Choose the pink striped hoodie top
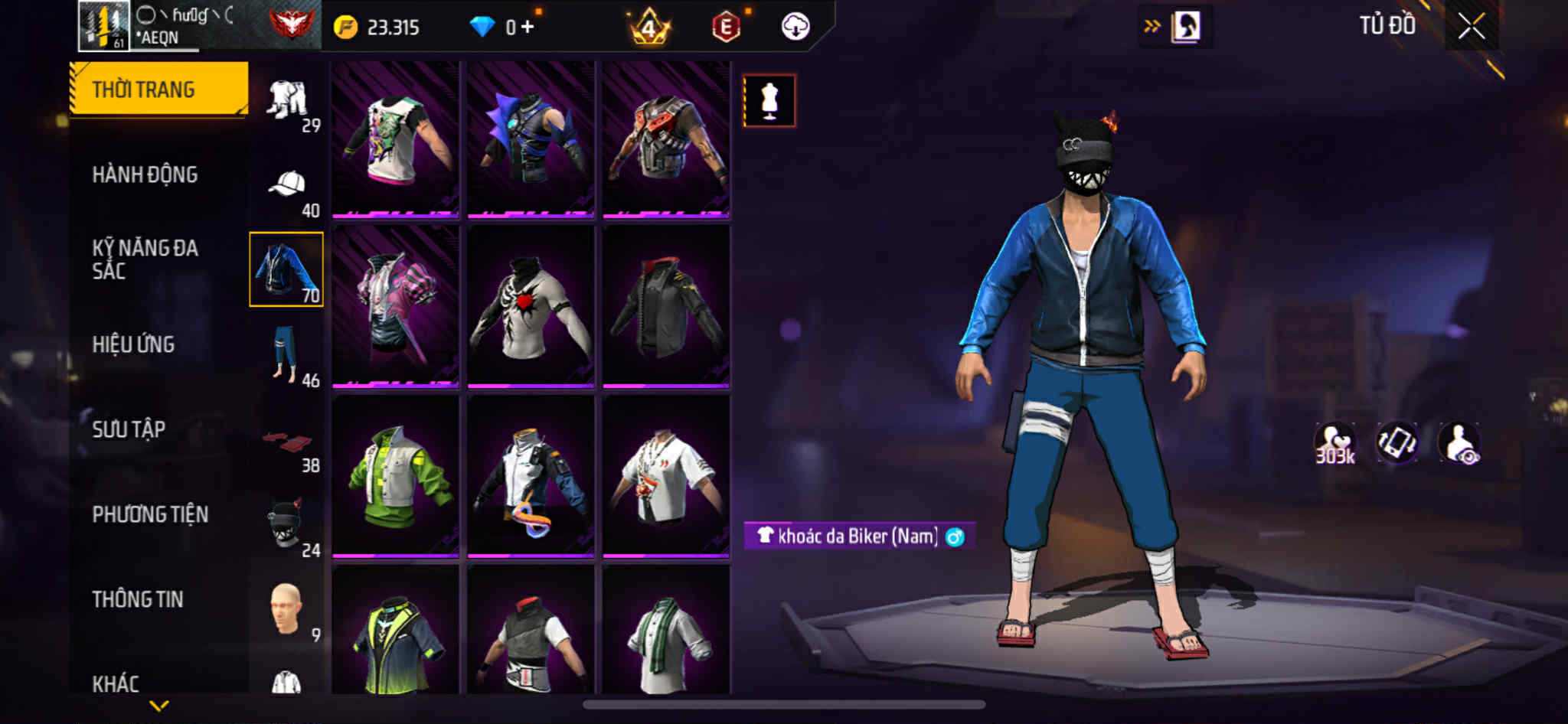The width and height of the screenshot is (1568, 724). pyautogui.click(x=395, y=306)
